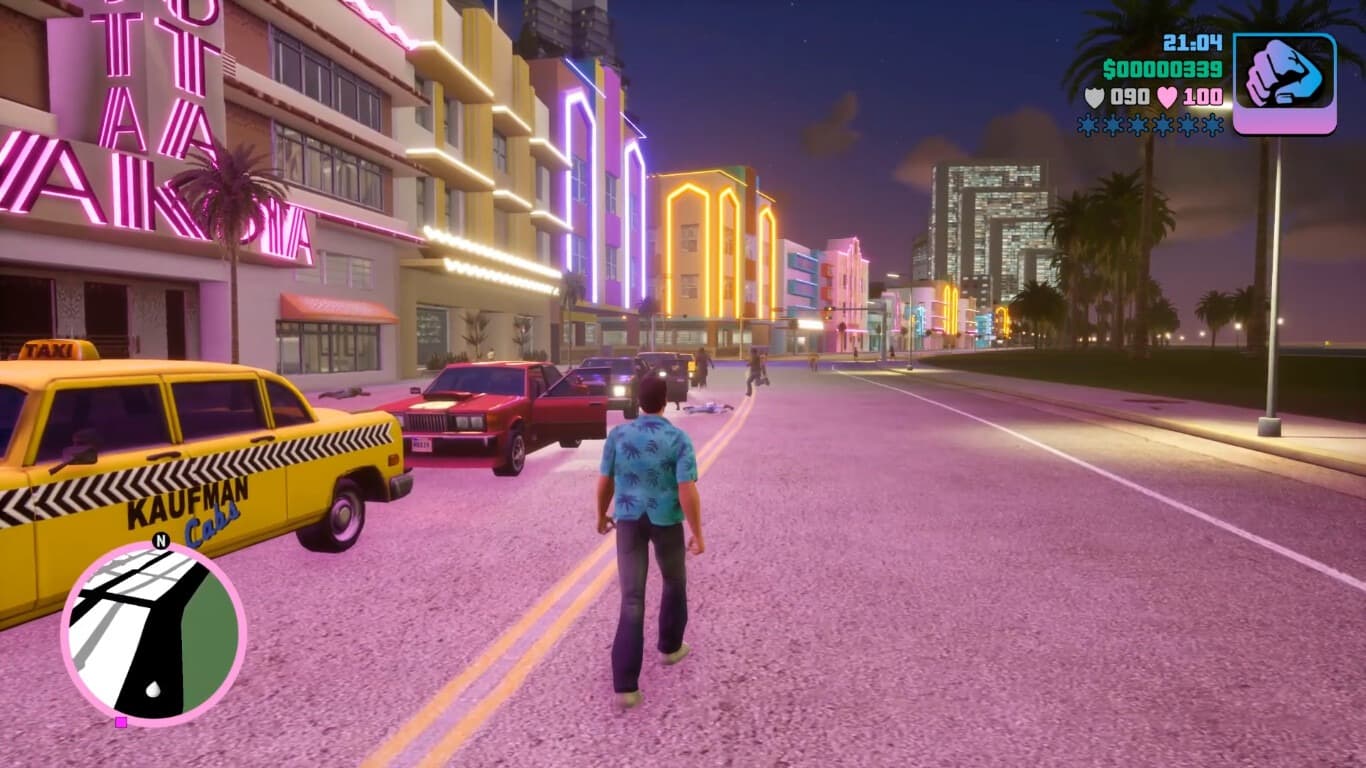The image size is (1366, 768).
Task: Select the fist weapon icon in the HUD
Action: (1286, 75)
